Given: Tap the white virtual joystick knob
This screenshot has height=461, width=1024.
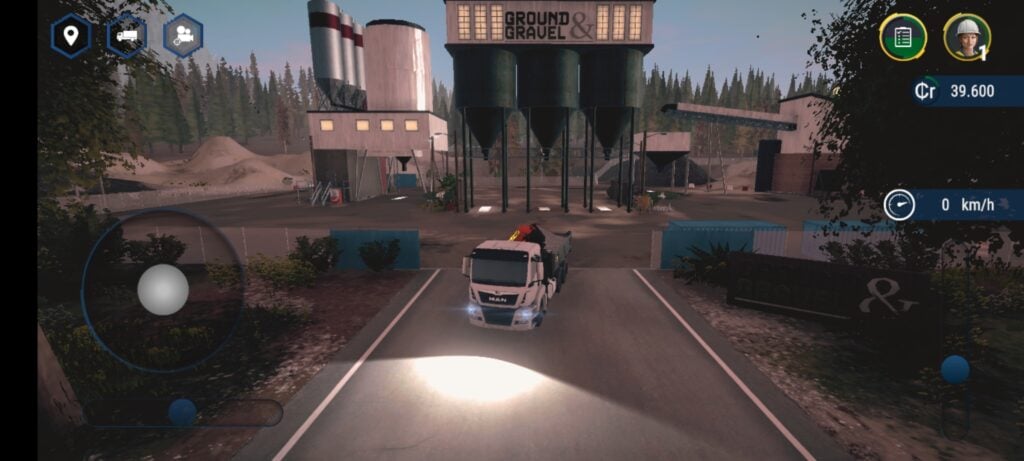Looking at the screenshot, I should coord(162,290).
